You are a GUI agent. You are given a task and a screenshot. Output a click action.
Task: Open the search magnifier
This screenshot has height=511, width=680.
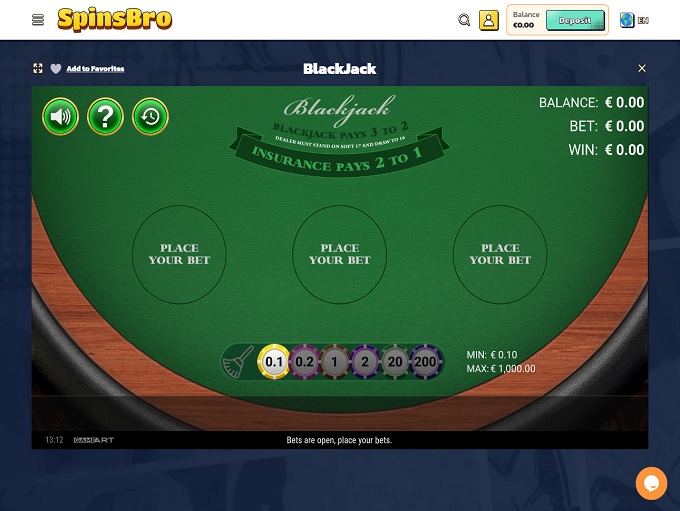pyautogui.click(x=464, y=20)
